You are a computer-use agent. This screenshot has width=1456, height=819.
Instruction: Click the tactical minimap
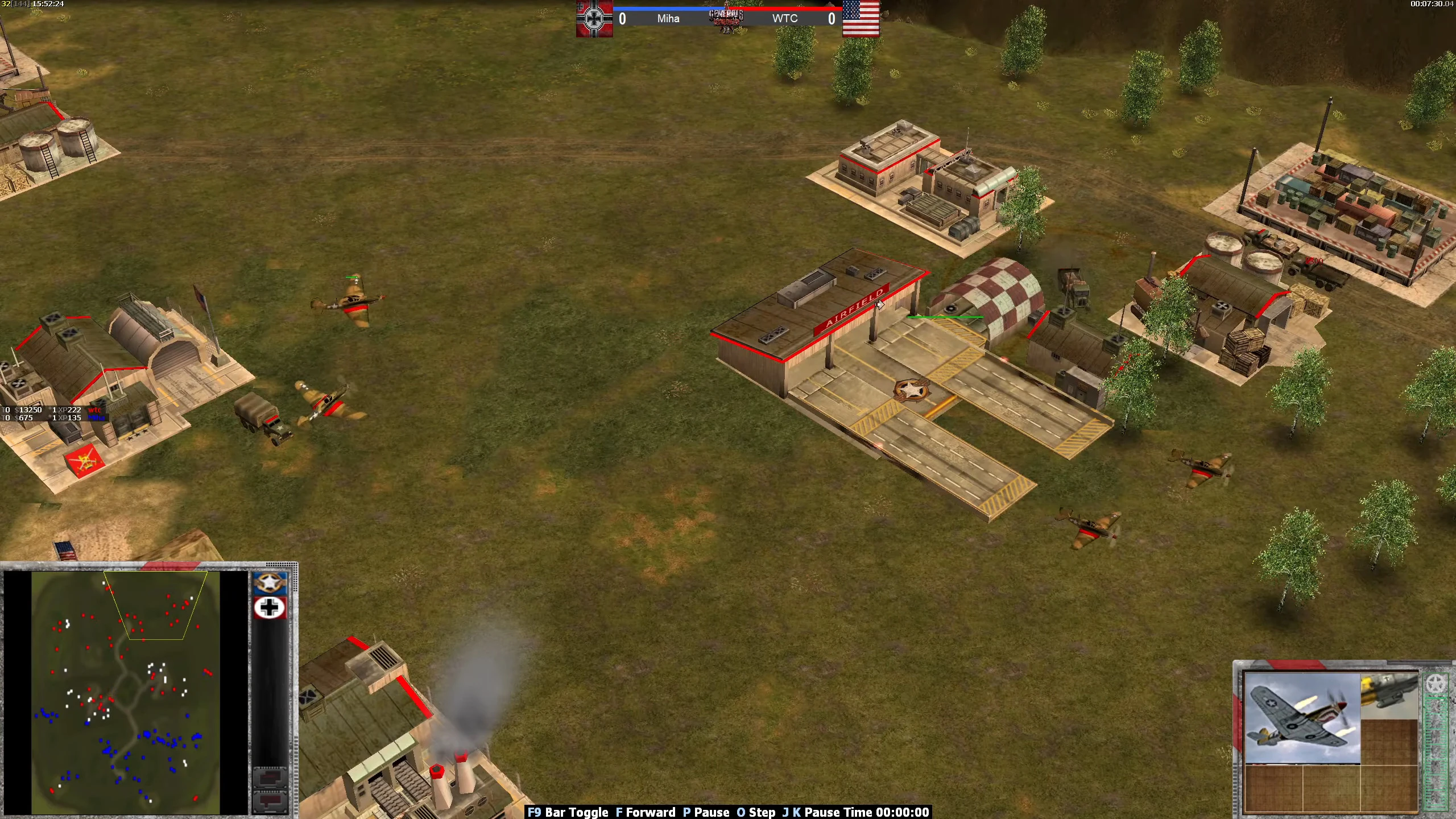coord(125,693)
